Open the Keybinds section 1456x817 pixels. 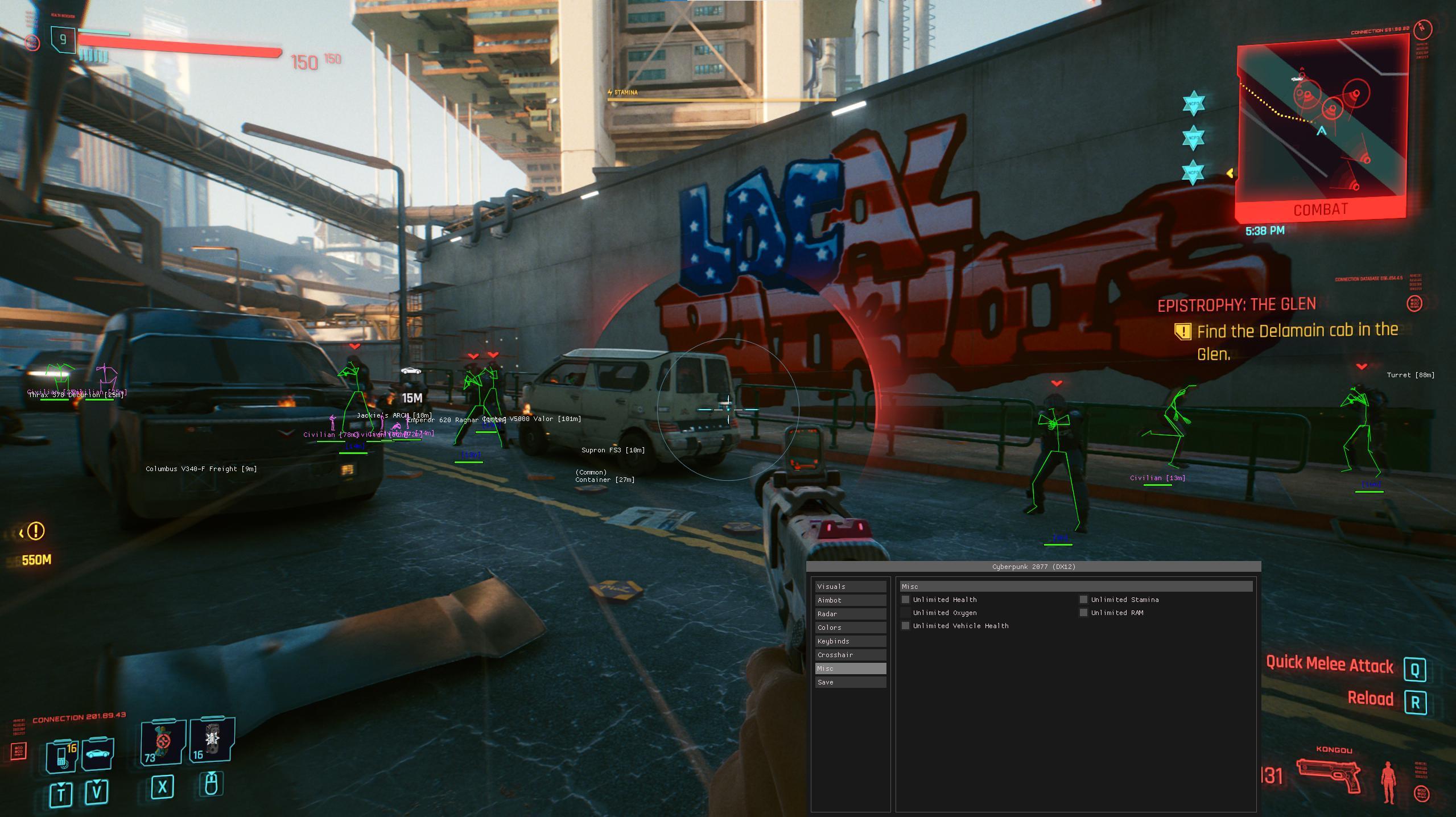point(850,641)
